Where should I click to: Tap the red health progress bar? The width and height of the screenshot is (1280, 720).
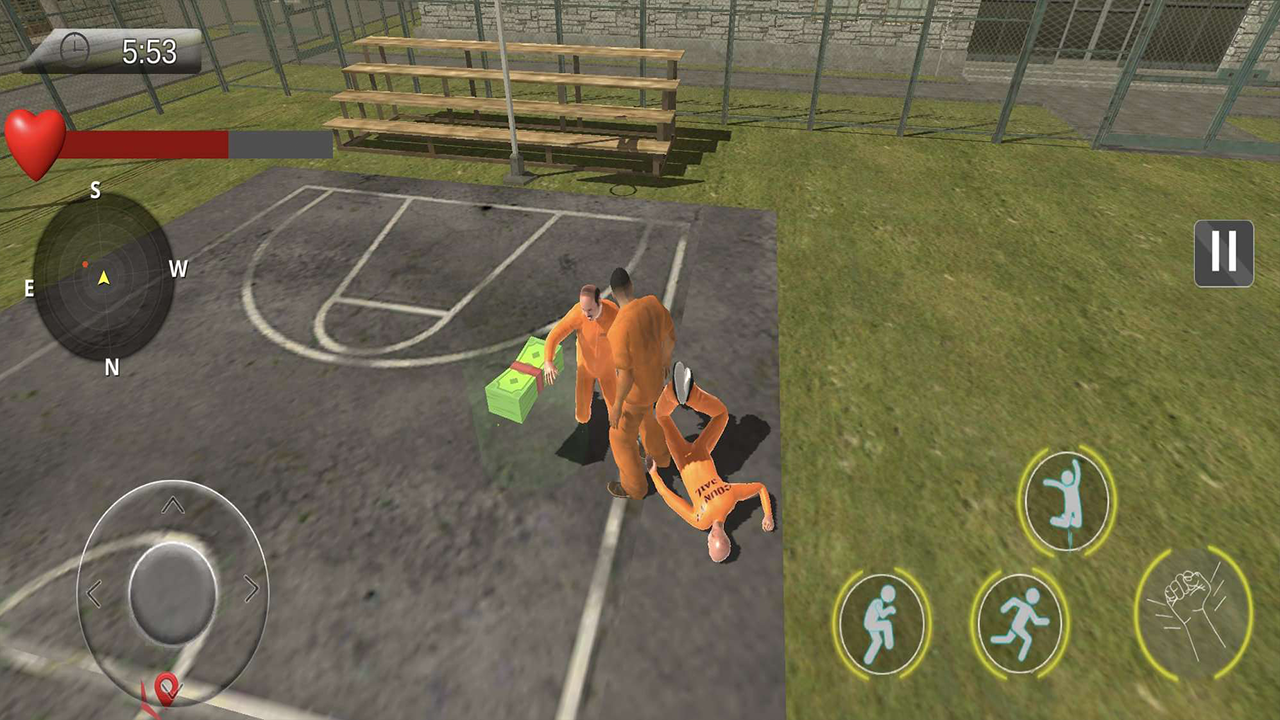pos(145,146)
